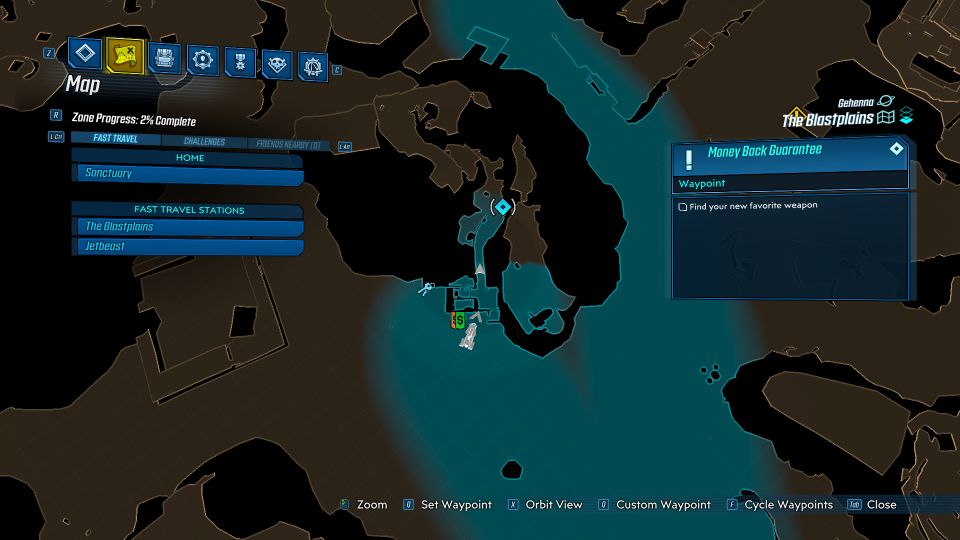Open the Guardian Rank medal tab
This screenshot has height=540, width=960.
click(x=240, y=62)
